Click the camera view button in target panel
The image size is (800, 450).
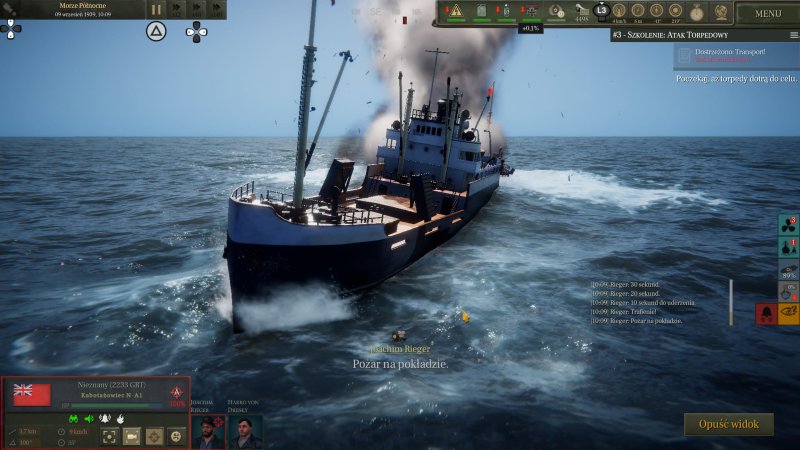[x=131, y=436]
